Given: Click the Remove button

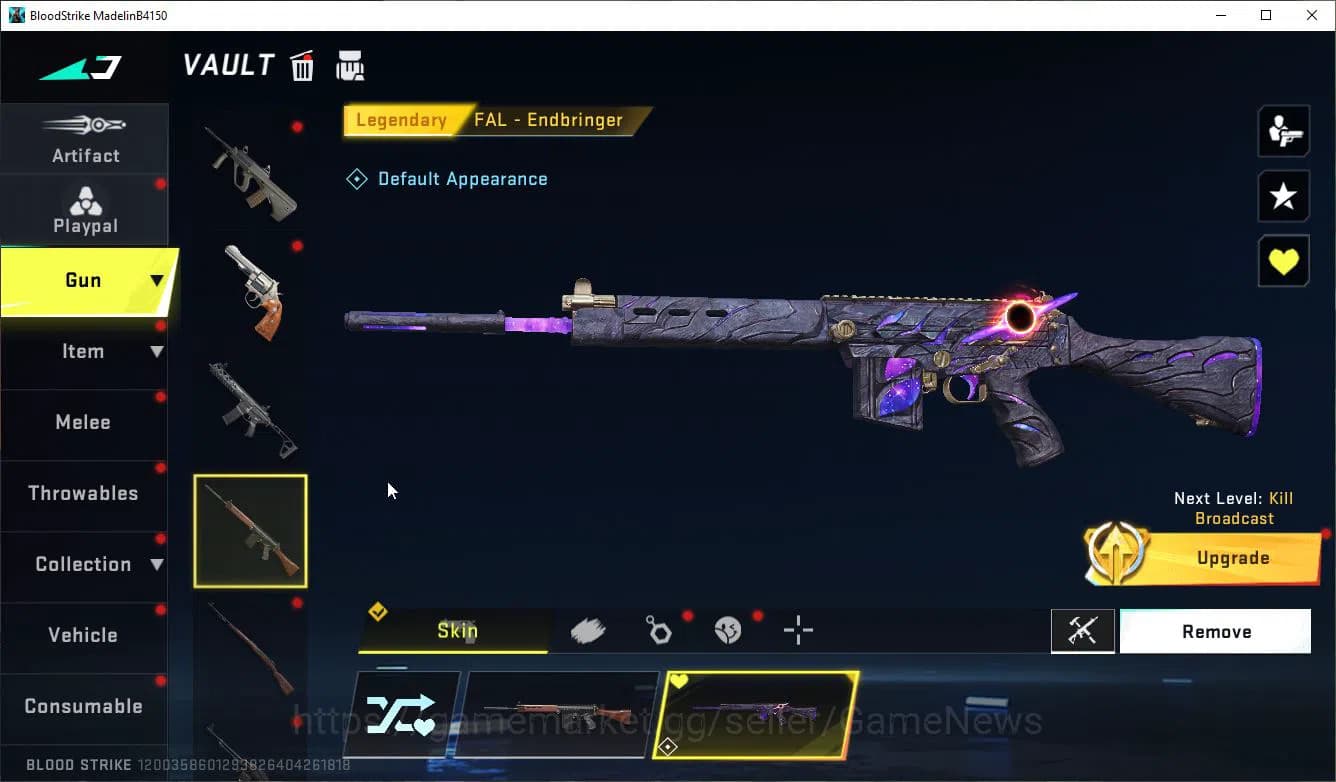Looking at the screenshot, I should tap(1216, 631).
